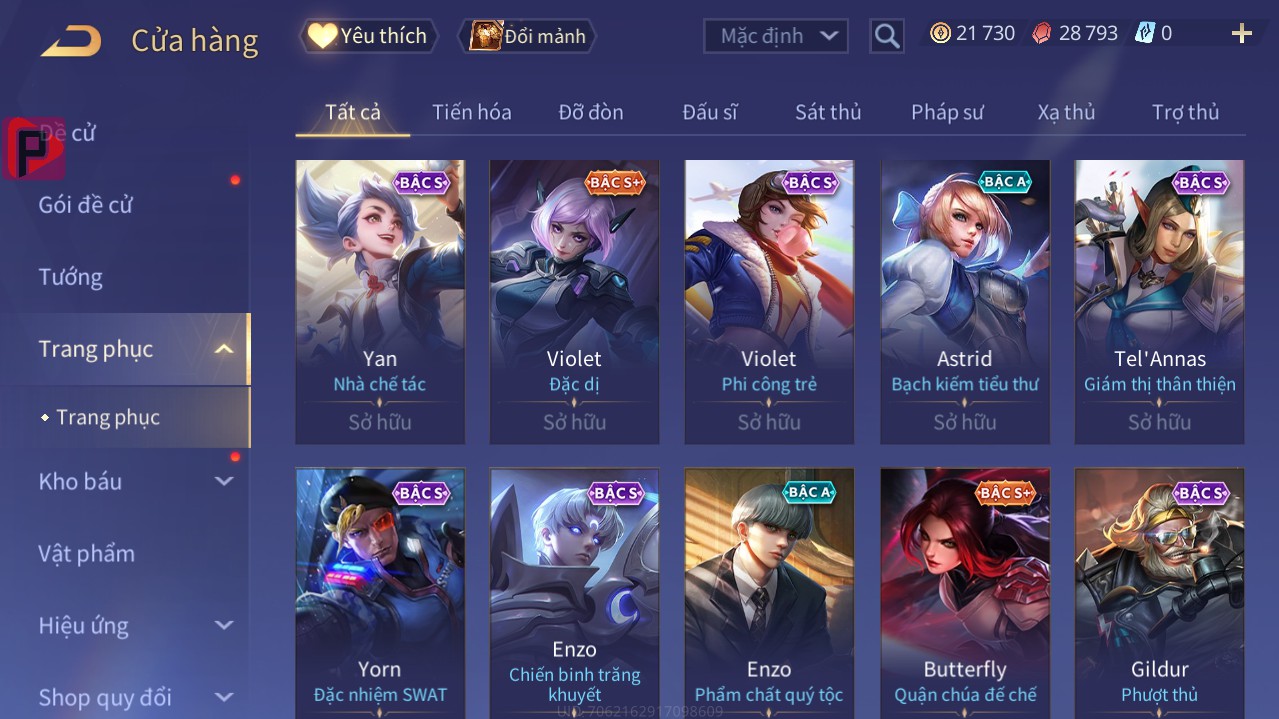
Task: Filter skins by Sát thủ
Action: pos(827,112)
